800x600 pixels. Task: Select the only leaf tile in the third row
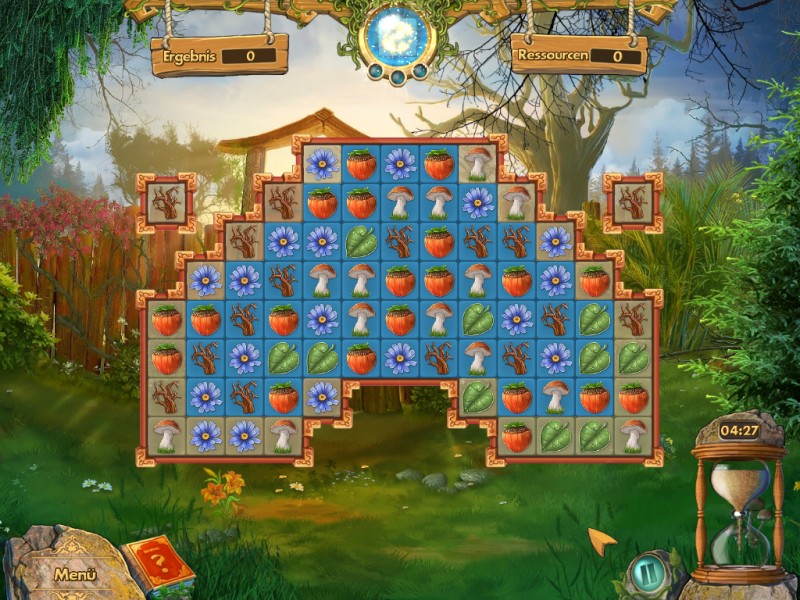pyautogui.click(x=361, y=241)
